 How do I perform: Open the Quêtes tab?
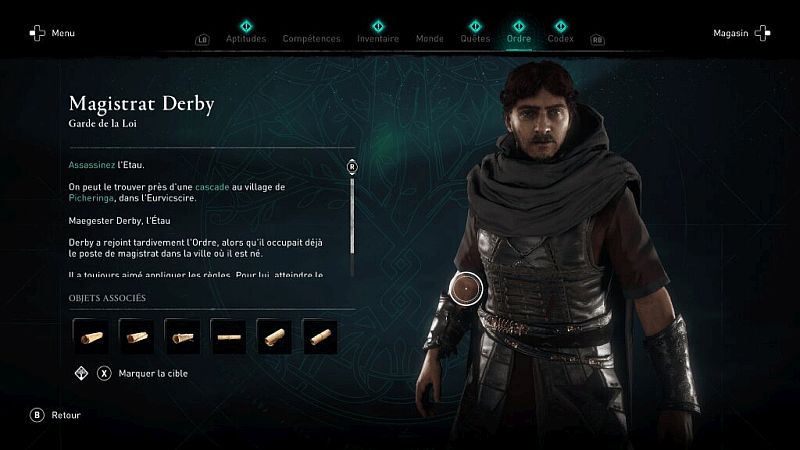475,39
